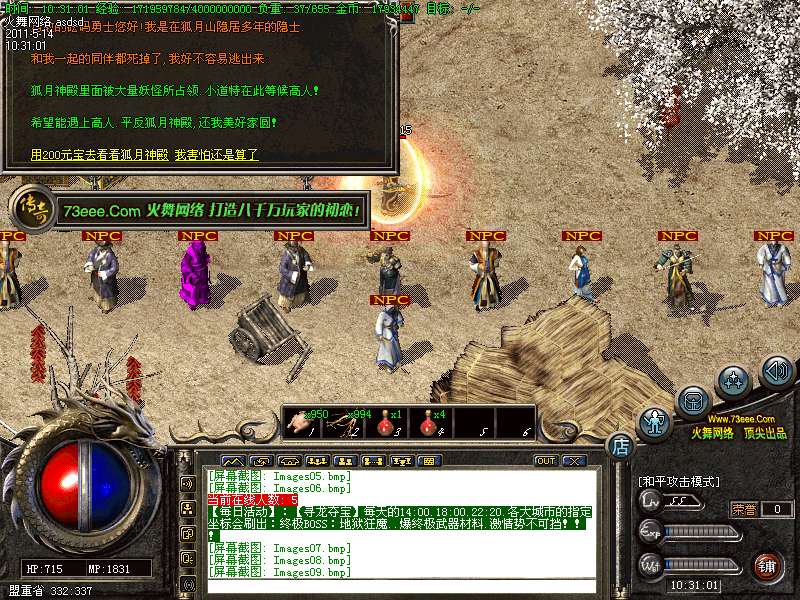This screenshot has width=800, height=600.
Task: Use the red potion in hotbar slot 3
Action: (x=387, y=423)
